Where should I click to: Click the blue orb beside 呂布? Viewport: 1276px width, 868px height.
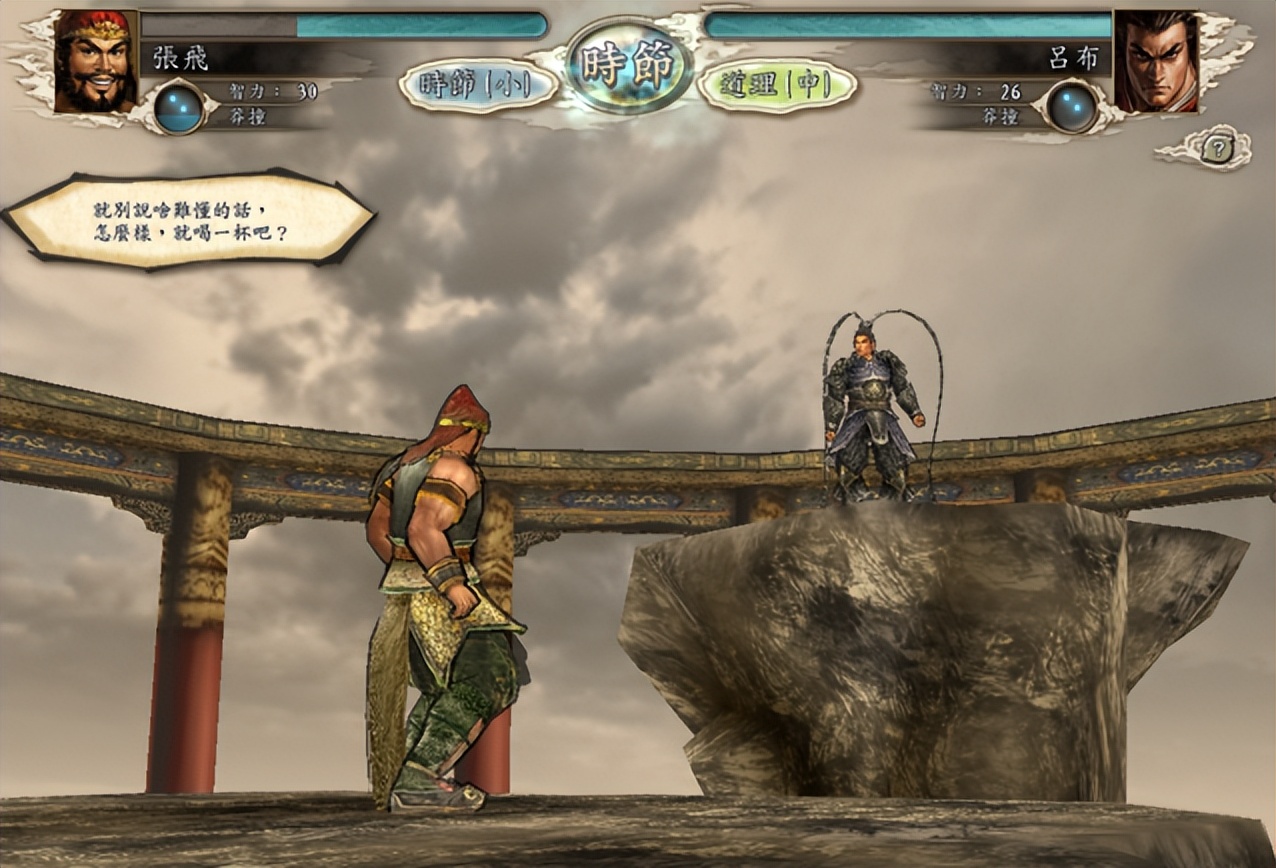1072,107
